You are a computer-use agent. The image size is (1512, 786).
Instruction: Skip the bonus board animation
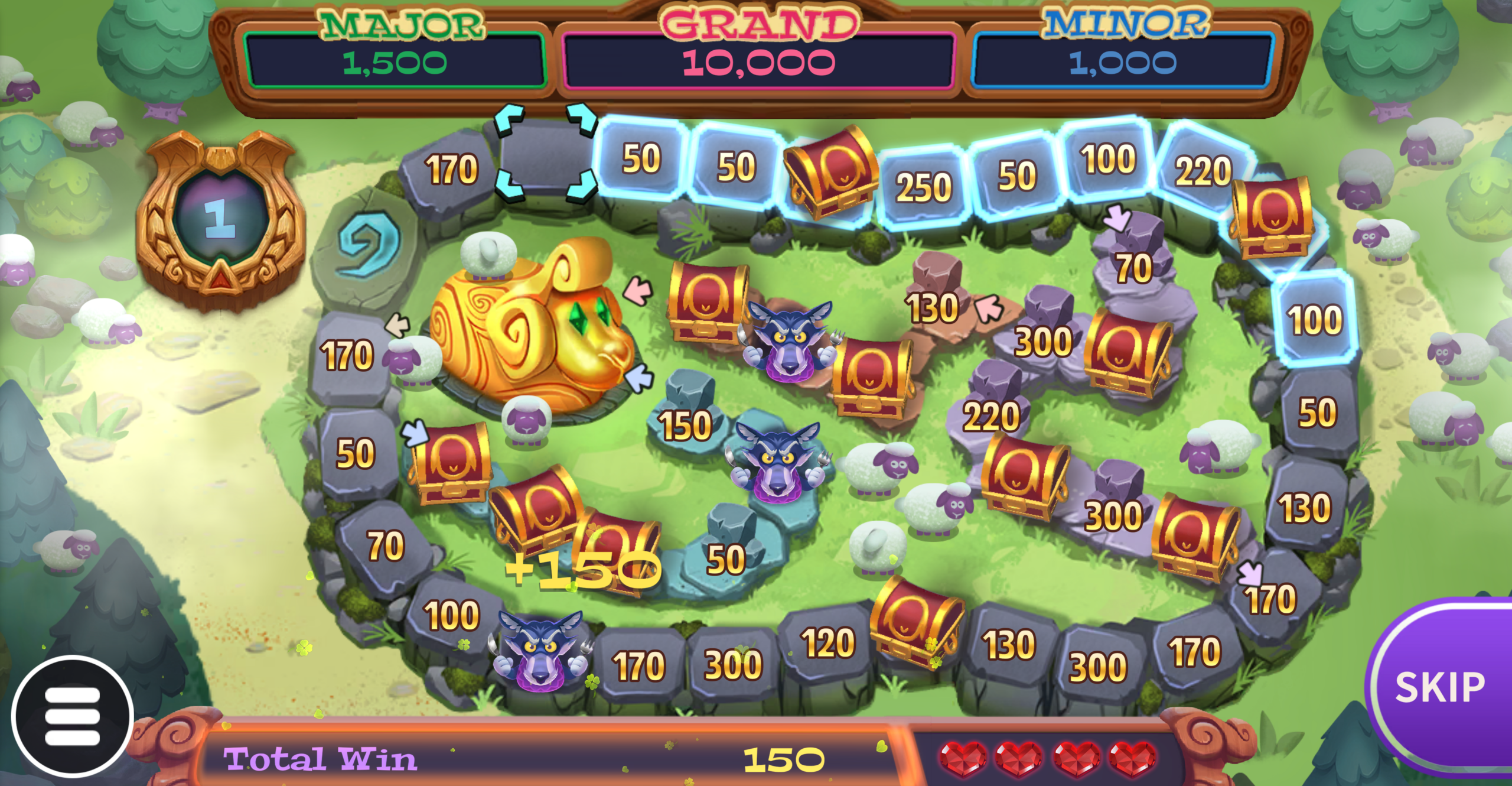[1440, 687]
